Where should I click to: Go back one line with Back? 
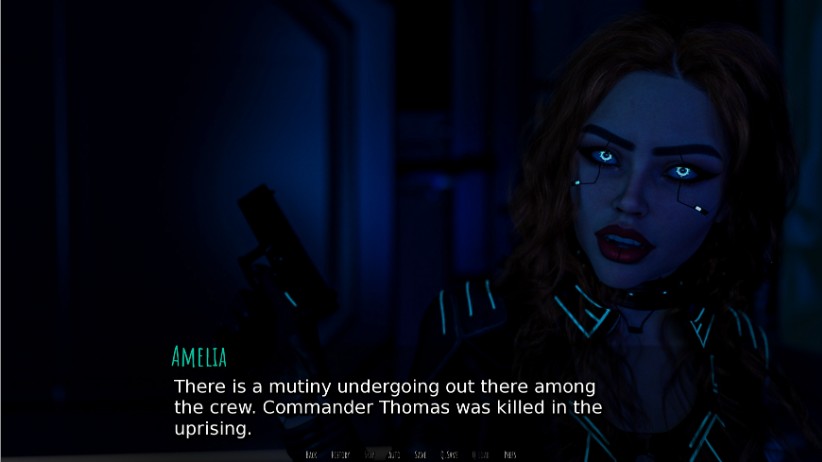[311, 455]
